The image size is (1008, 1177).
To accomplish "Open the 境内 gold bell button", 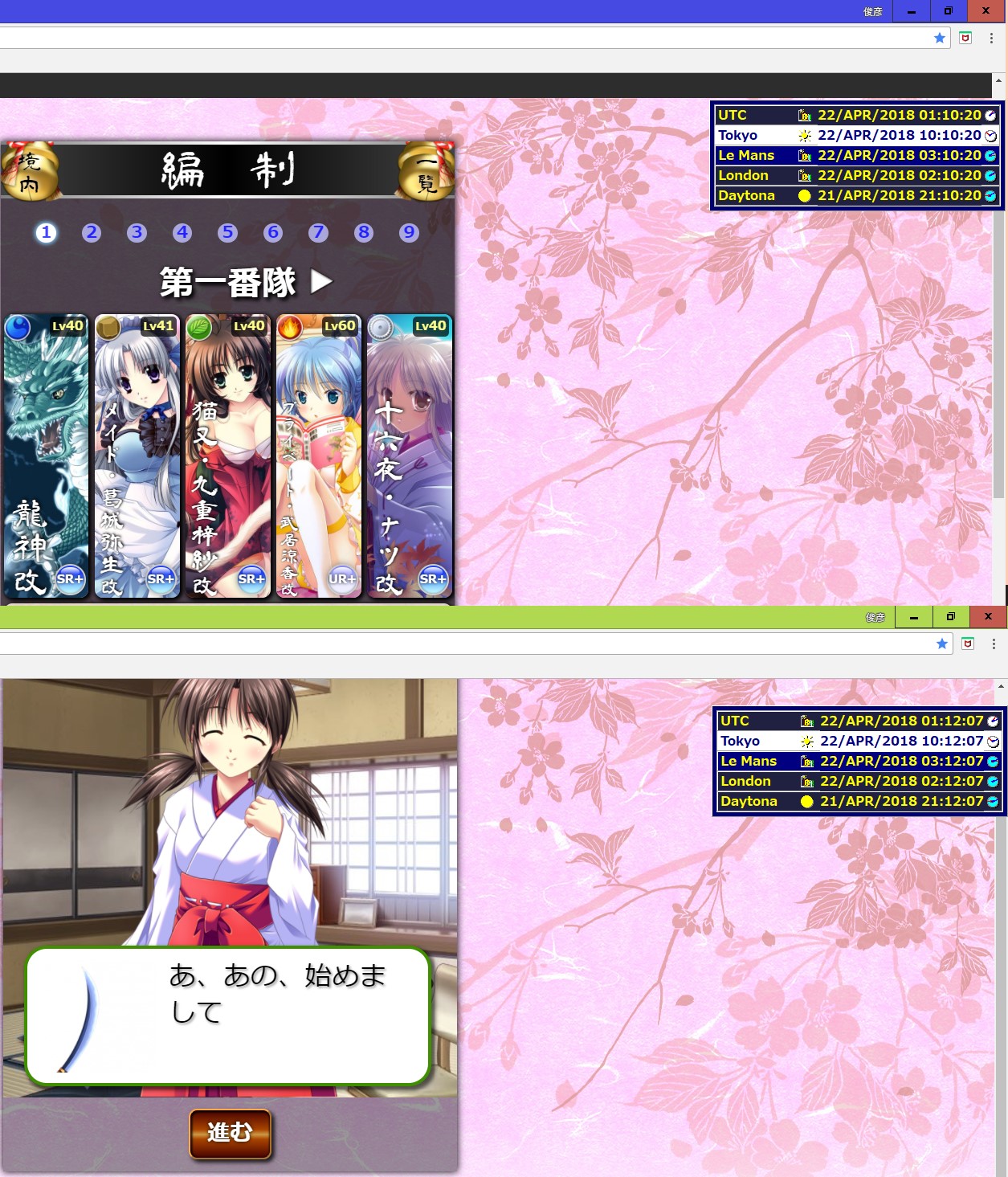I will pyautogui.click(x=30, y=172).
